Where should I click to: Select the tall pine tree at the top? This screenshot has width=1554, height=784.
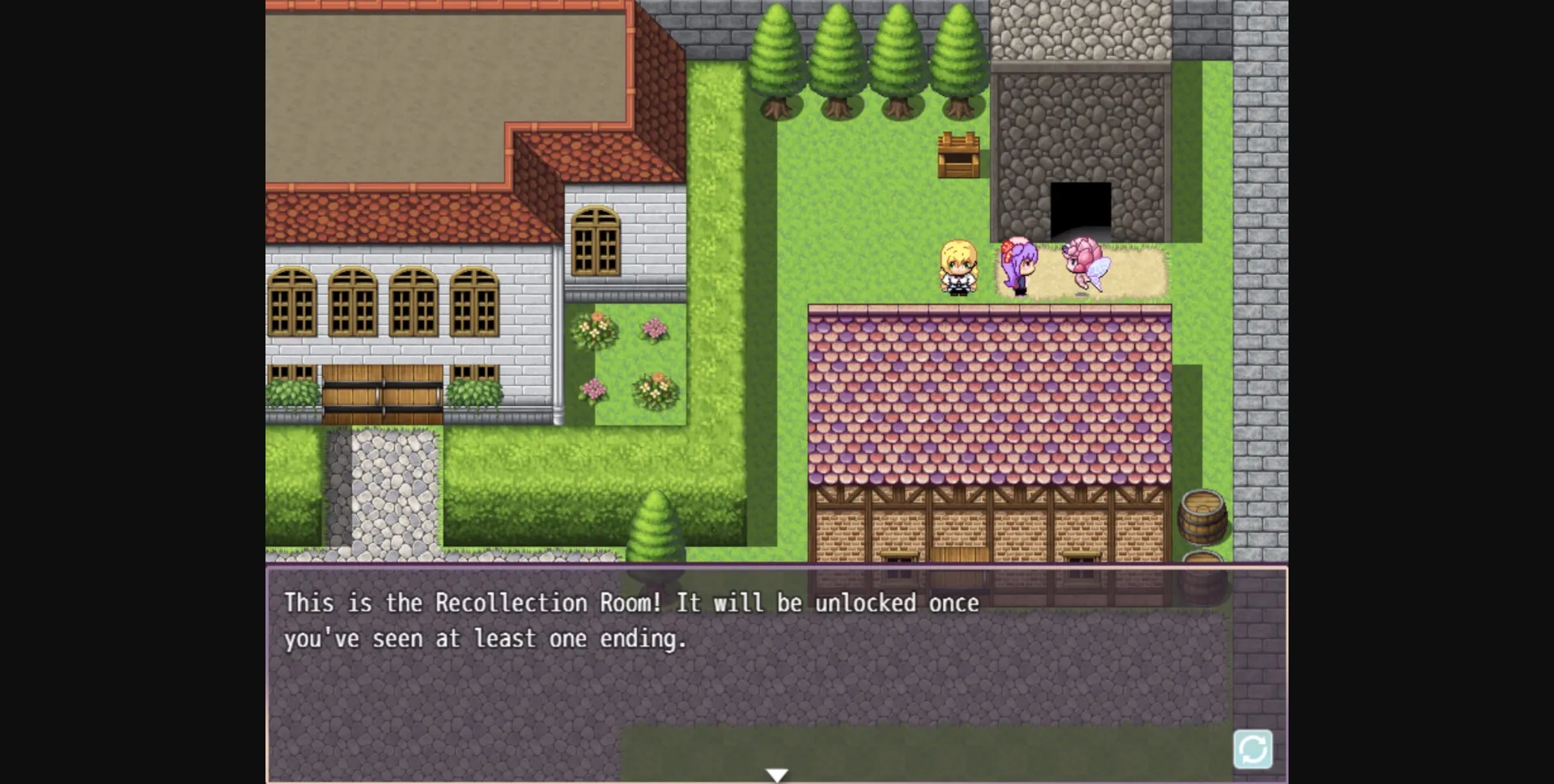[777, 53]
